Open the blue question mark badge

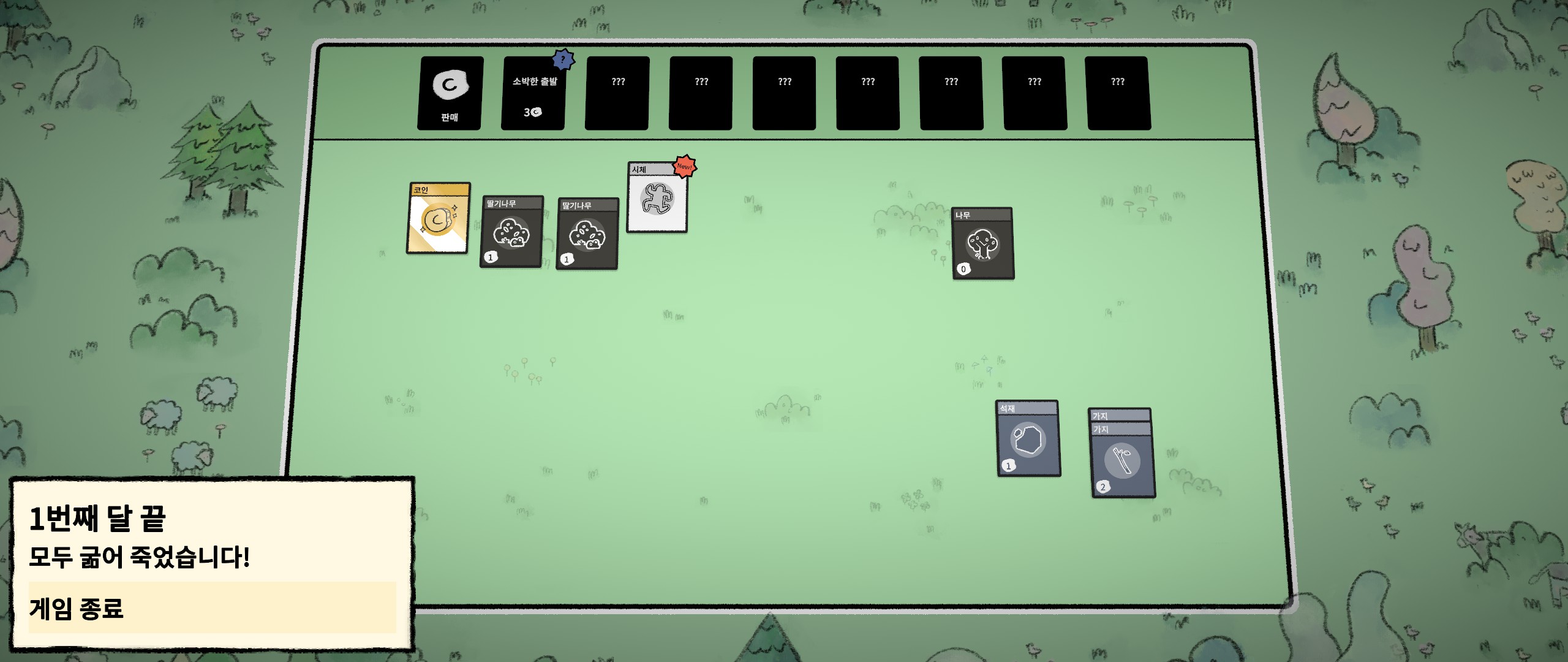coord(563,60)
